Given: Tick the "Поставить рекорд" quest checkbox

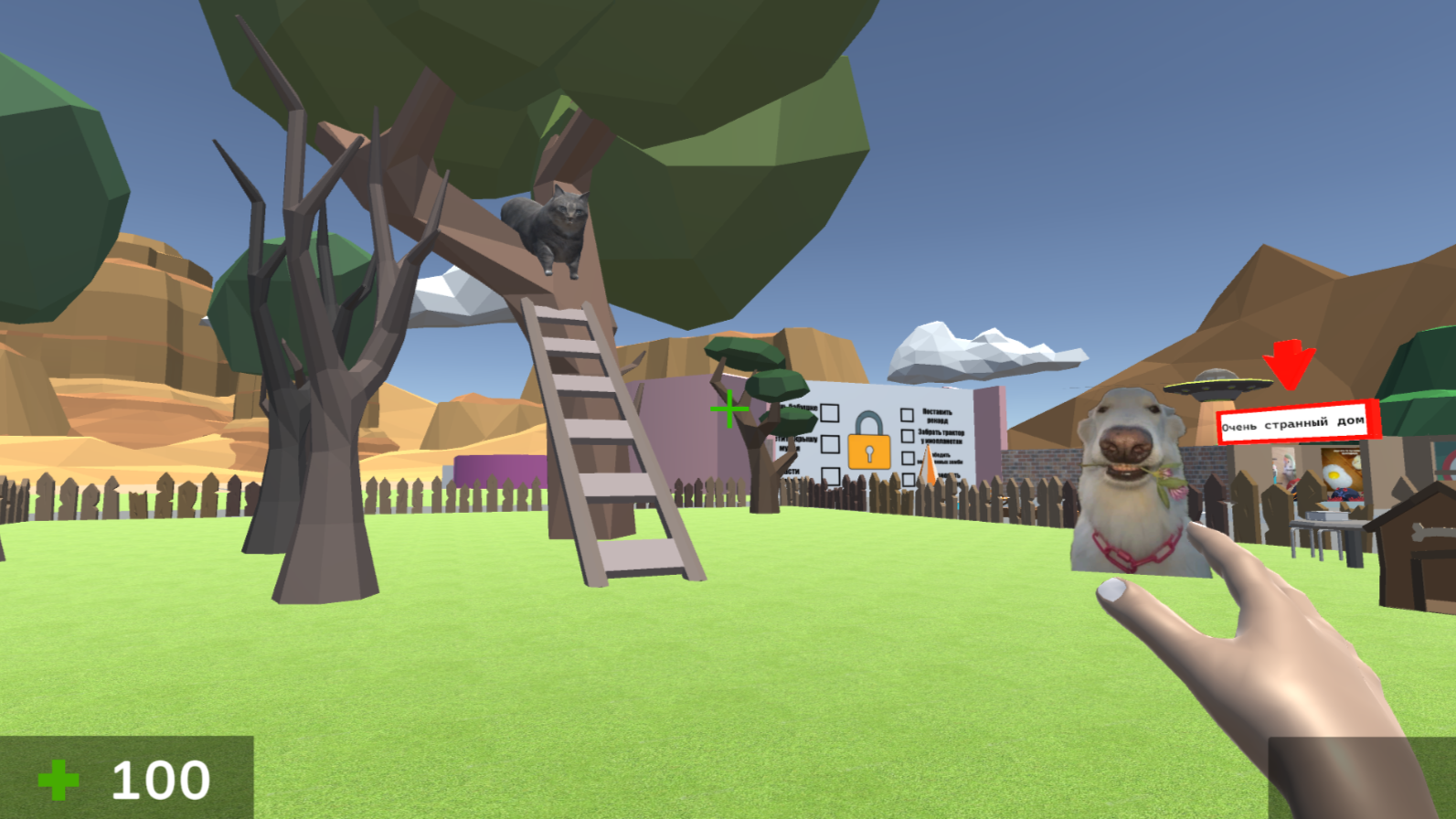Looking at the screenshot, I should point(908,414).
